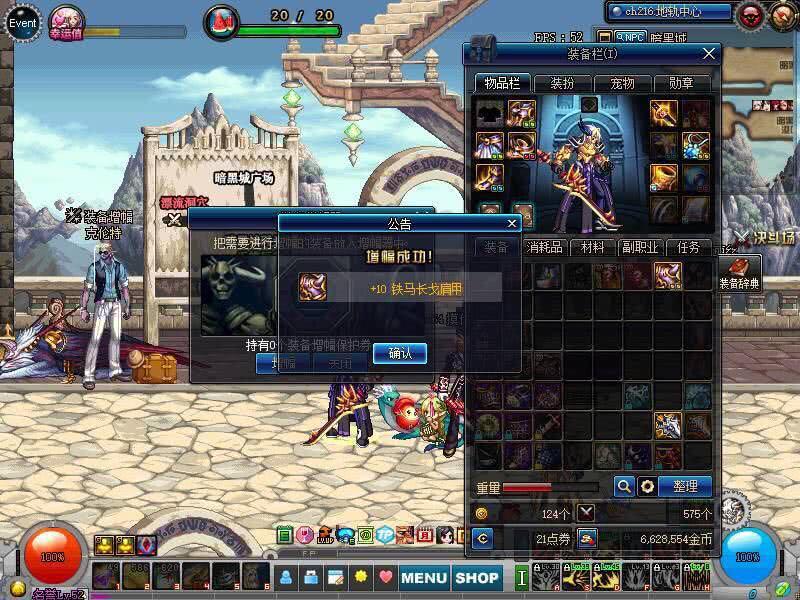Select the equipped golden weapon slot
The height and width of the screenshot is (600, 800).
point(665,113)
